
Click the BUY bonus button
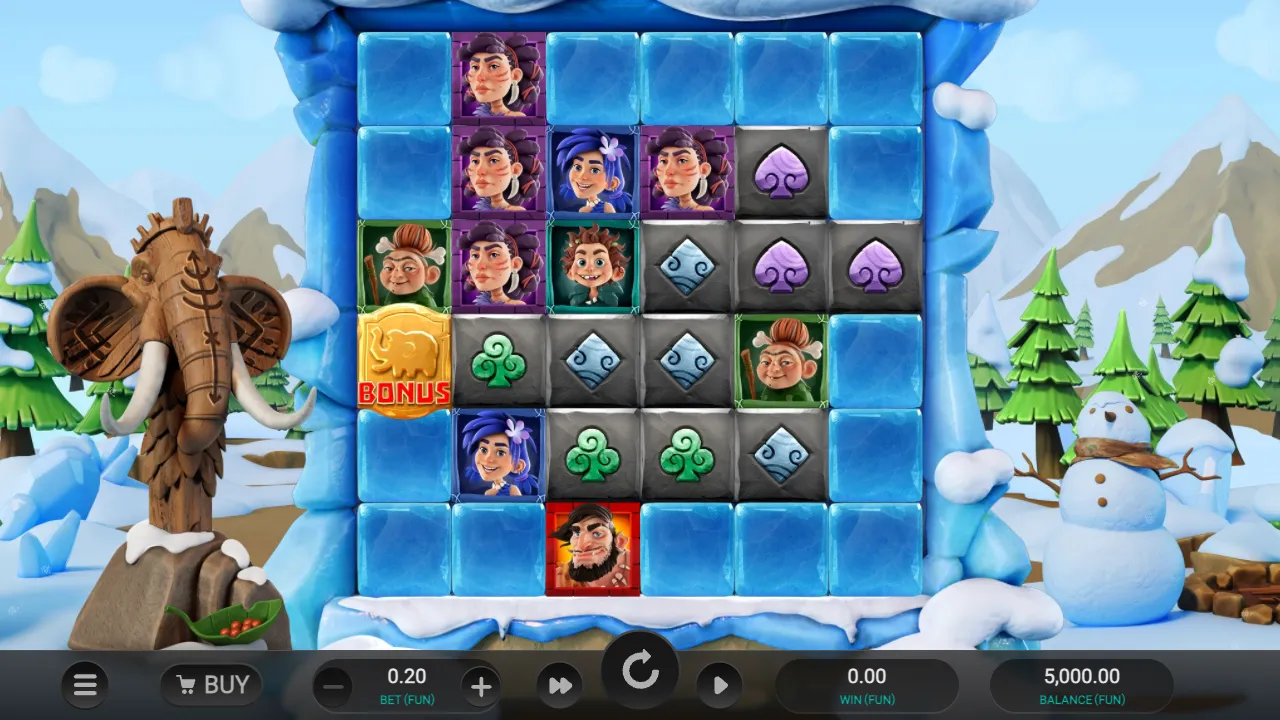click(x=211, y=685)
